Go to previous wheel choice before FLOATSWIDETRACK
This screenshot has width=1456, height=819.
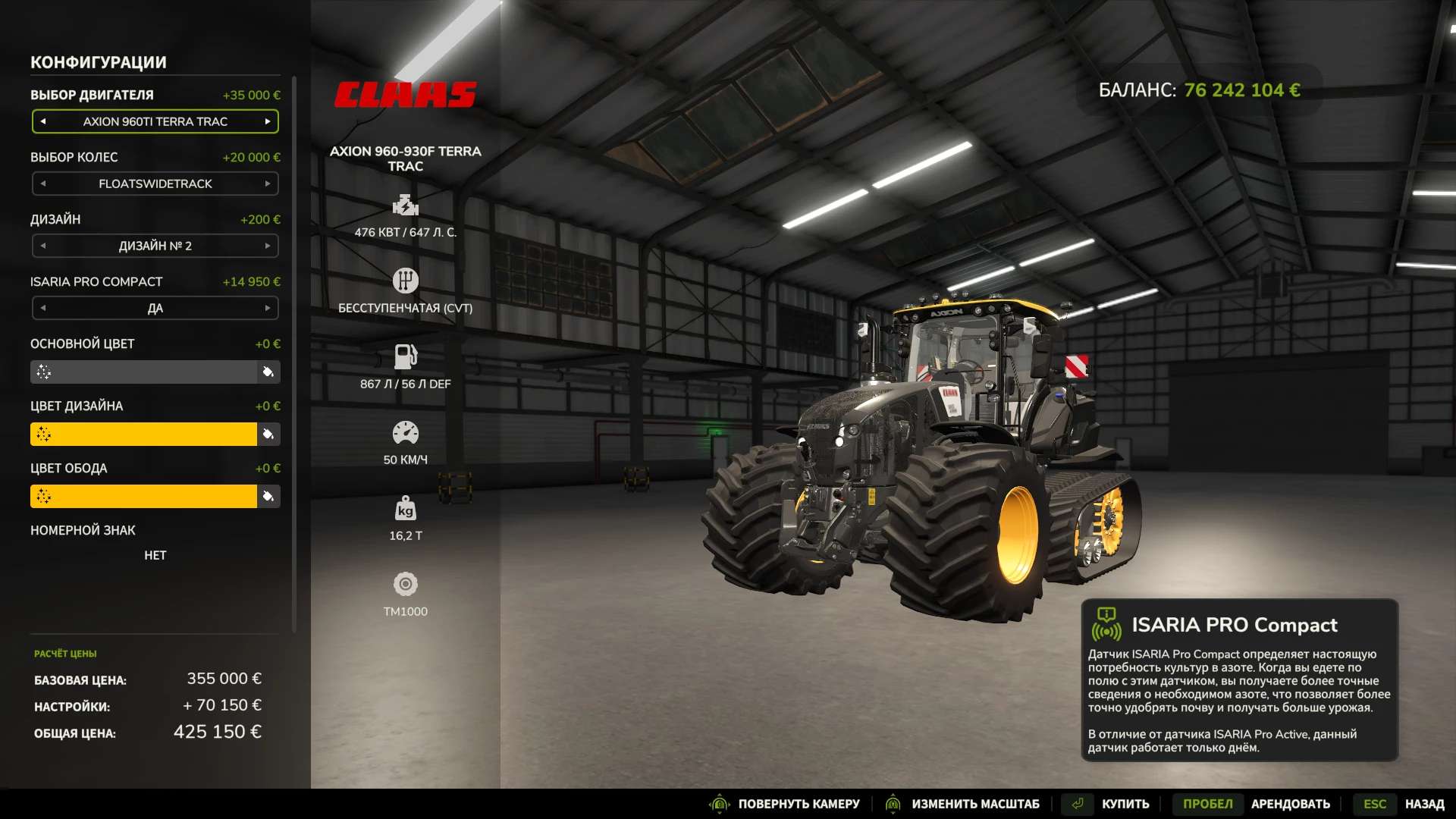(x=43, y=184)
